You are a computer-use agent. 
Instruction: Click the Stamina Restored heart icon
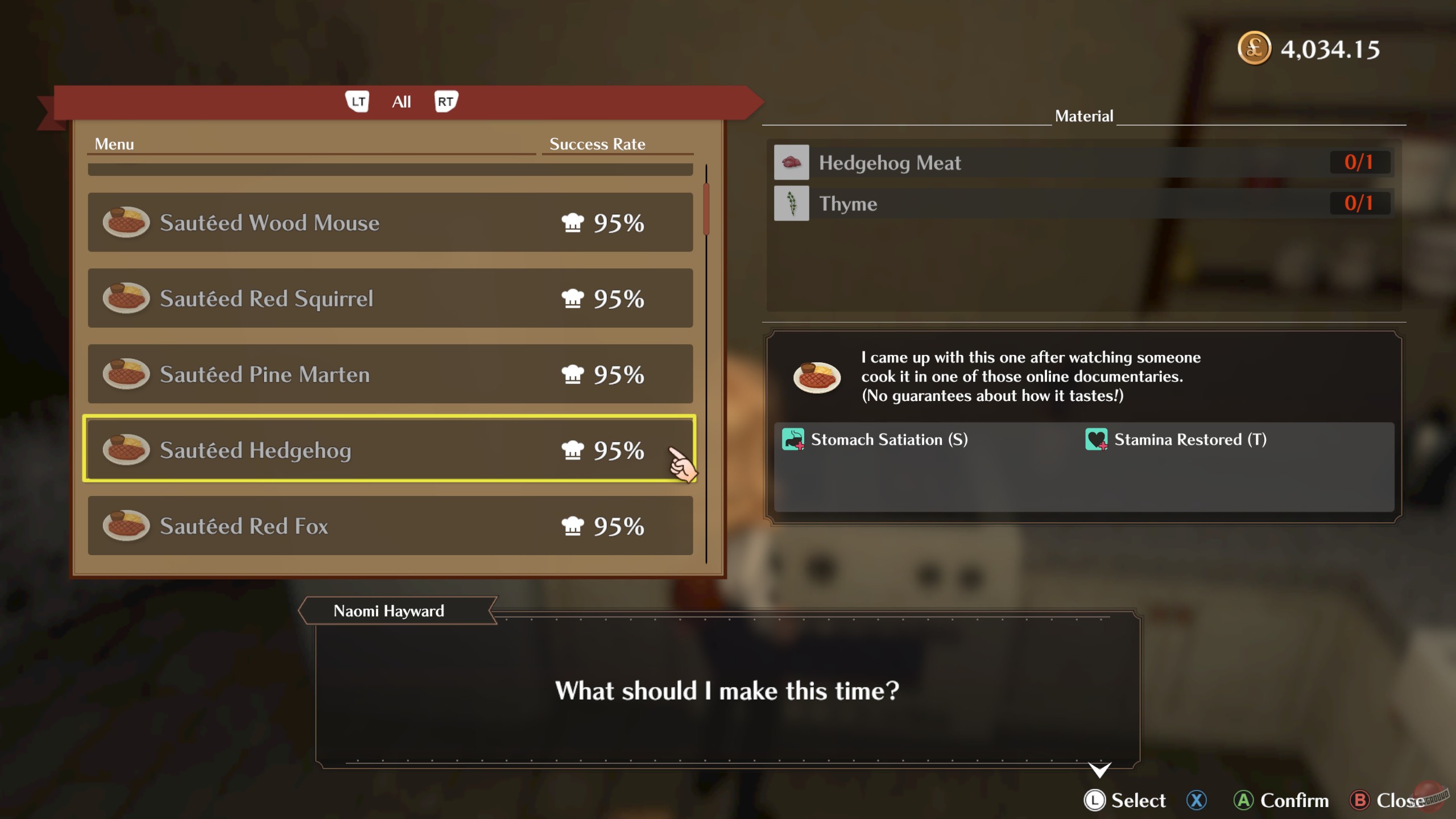[1095, 439]
